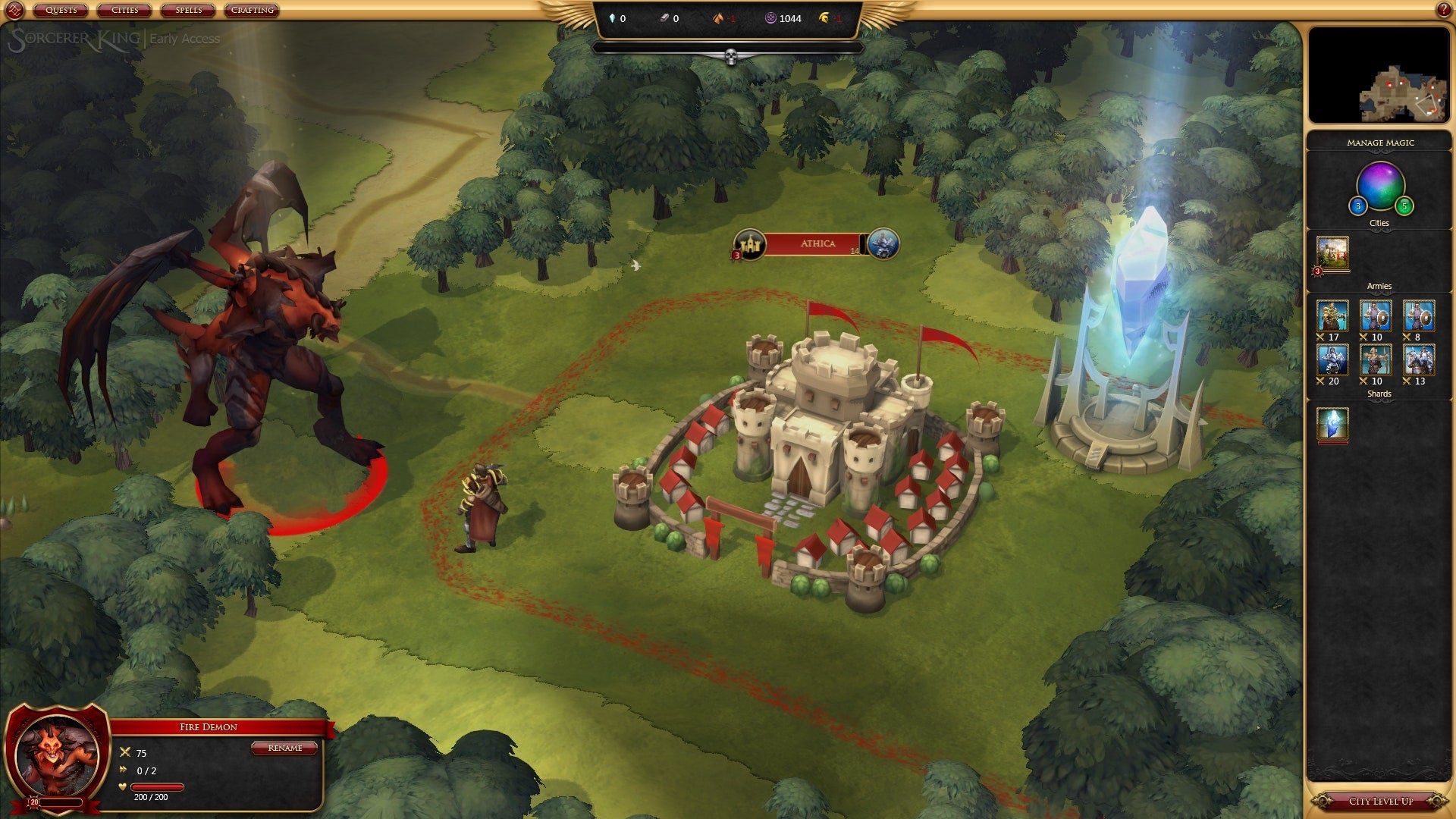Image resolution: width=1456 pixels, height=819 pixels.
Task: Select the army with strength 8
Action: pyautogui.click(x=1418, y=316)
